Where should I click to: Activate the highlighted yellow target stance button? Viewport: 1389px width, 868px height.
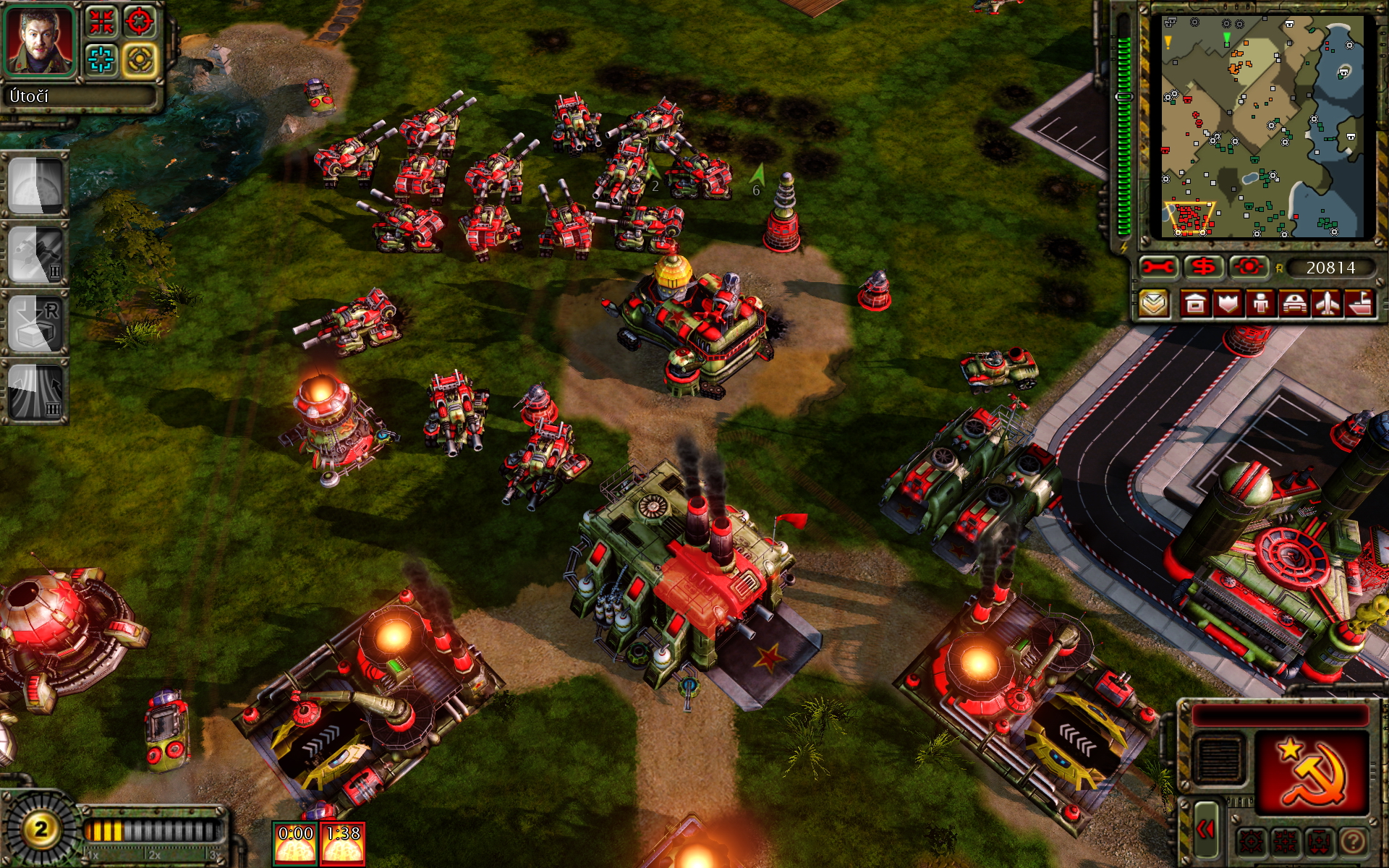pos(140,59)
